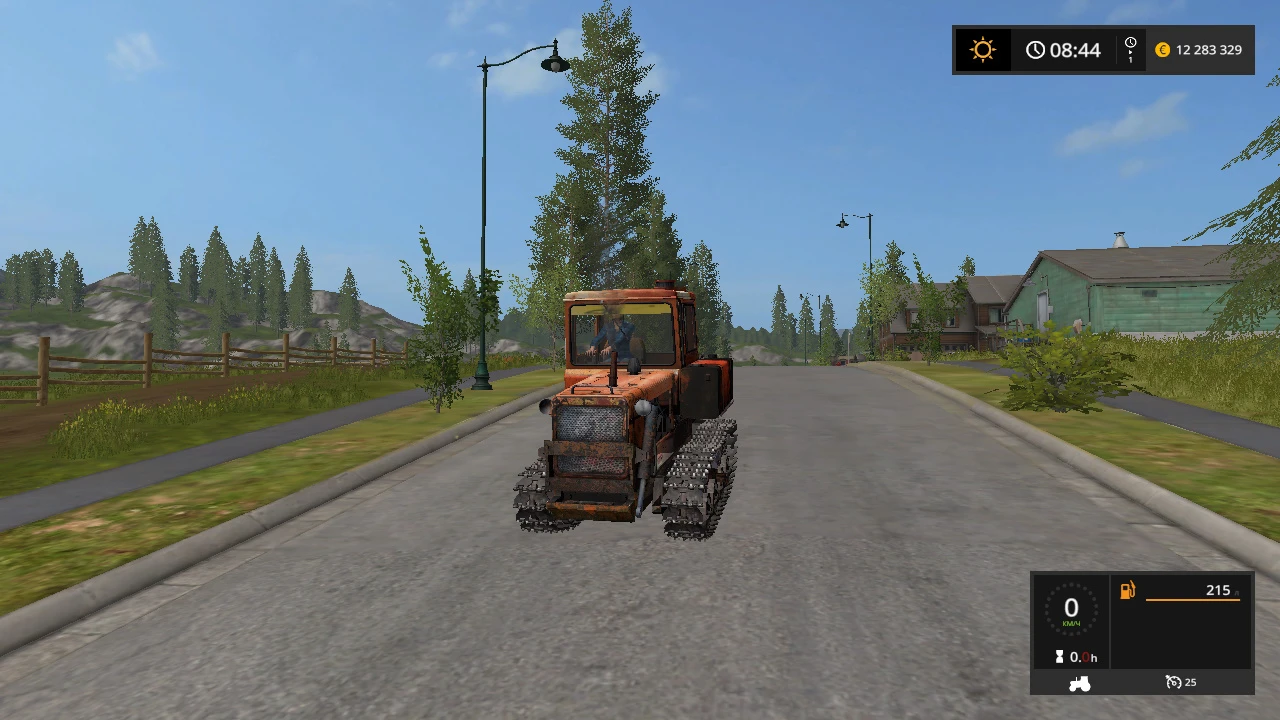The height and width of the screenshot is (720, 1280).
Task: Click the Euro coin currency icon
Action: click(1162, 49)
